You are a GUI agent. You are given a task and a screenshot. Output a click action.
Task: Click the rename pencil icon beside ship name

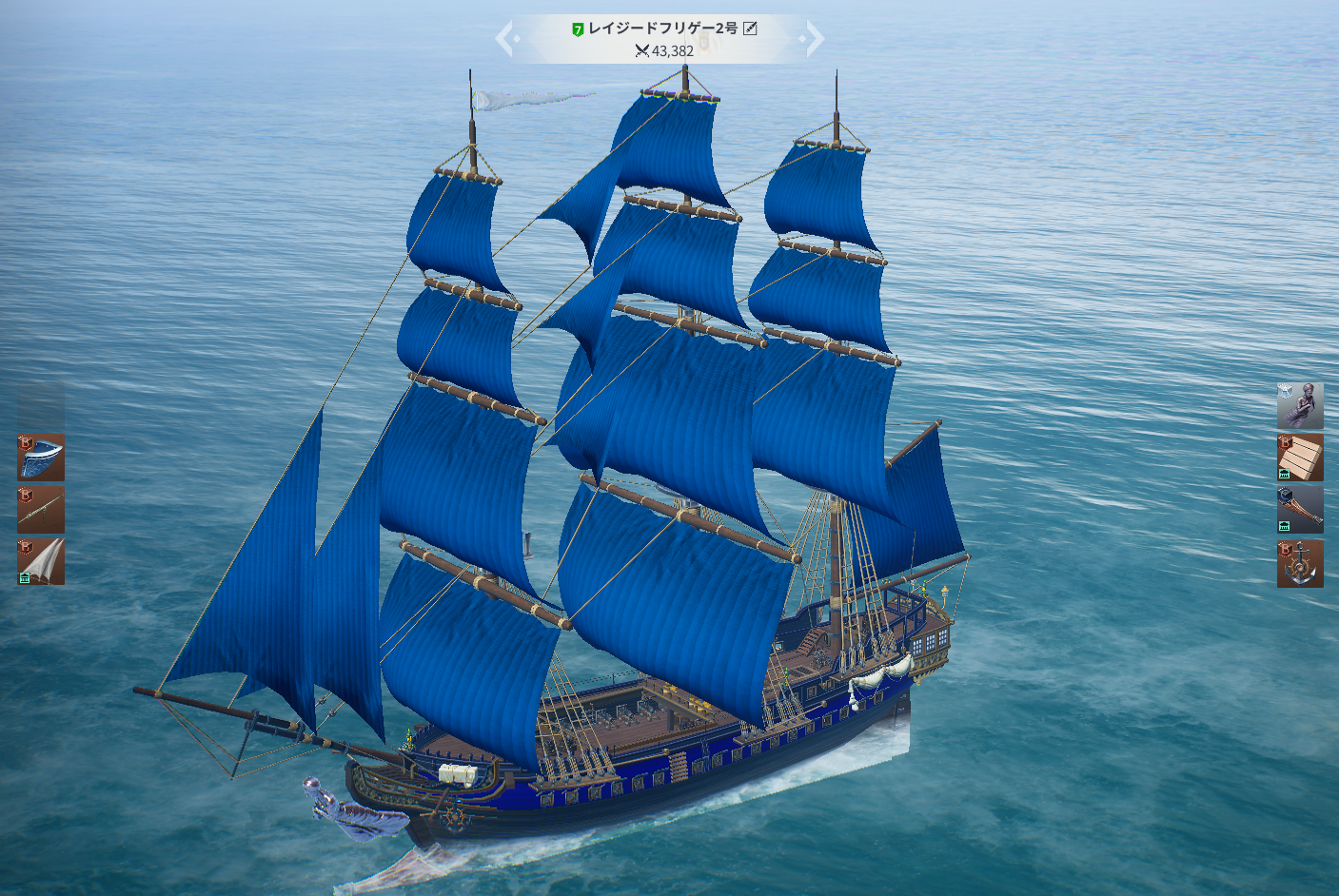pos(750,29)
